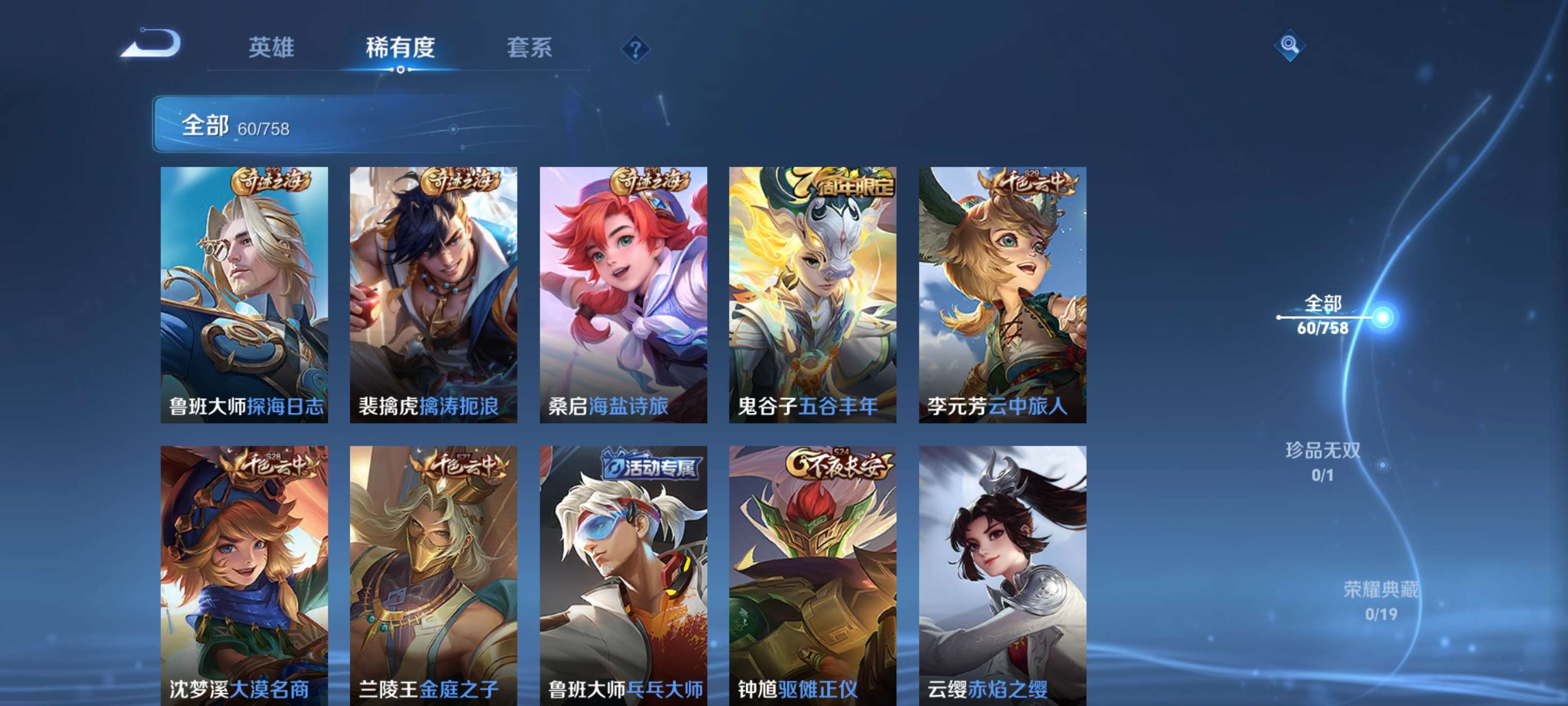Switch to the 英雄 tab
The height and width of the screenshot is (706, 1568).
click(x=270, y=49)
